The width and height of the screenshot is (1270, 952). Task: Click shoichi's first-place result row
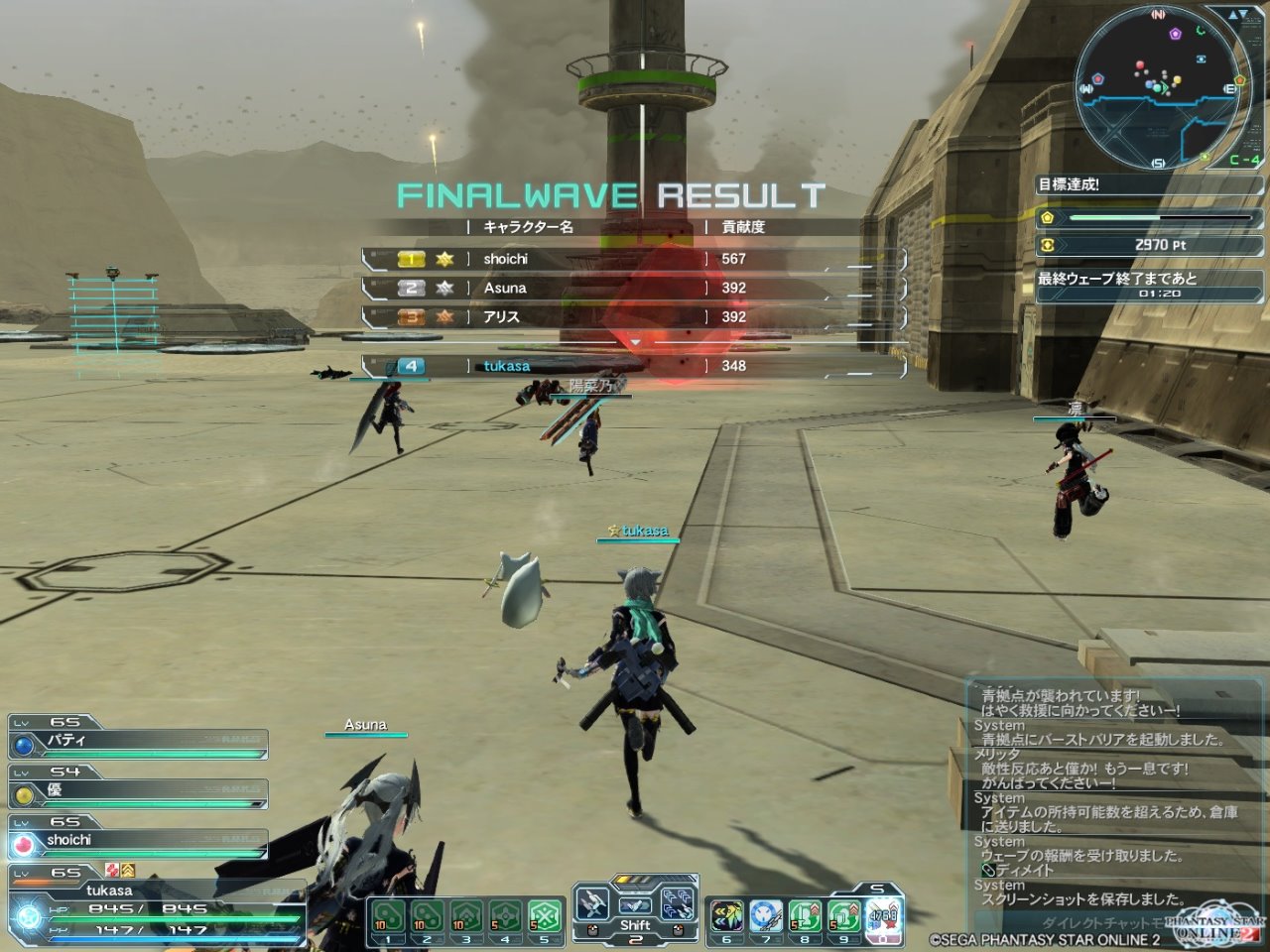pos(633,259)
